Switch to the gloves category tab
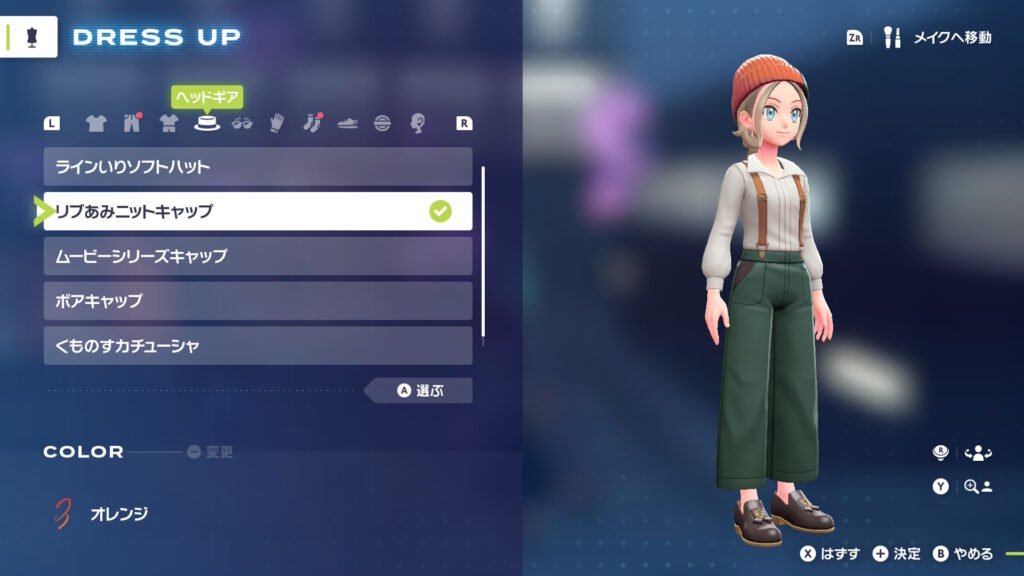The width and height of the screenshot is (1024, 576). (x=277, y=124)
